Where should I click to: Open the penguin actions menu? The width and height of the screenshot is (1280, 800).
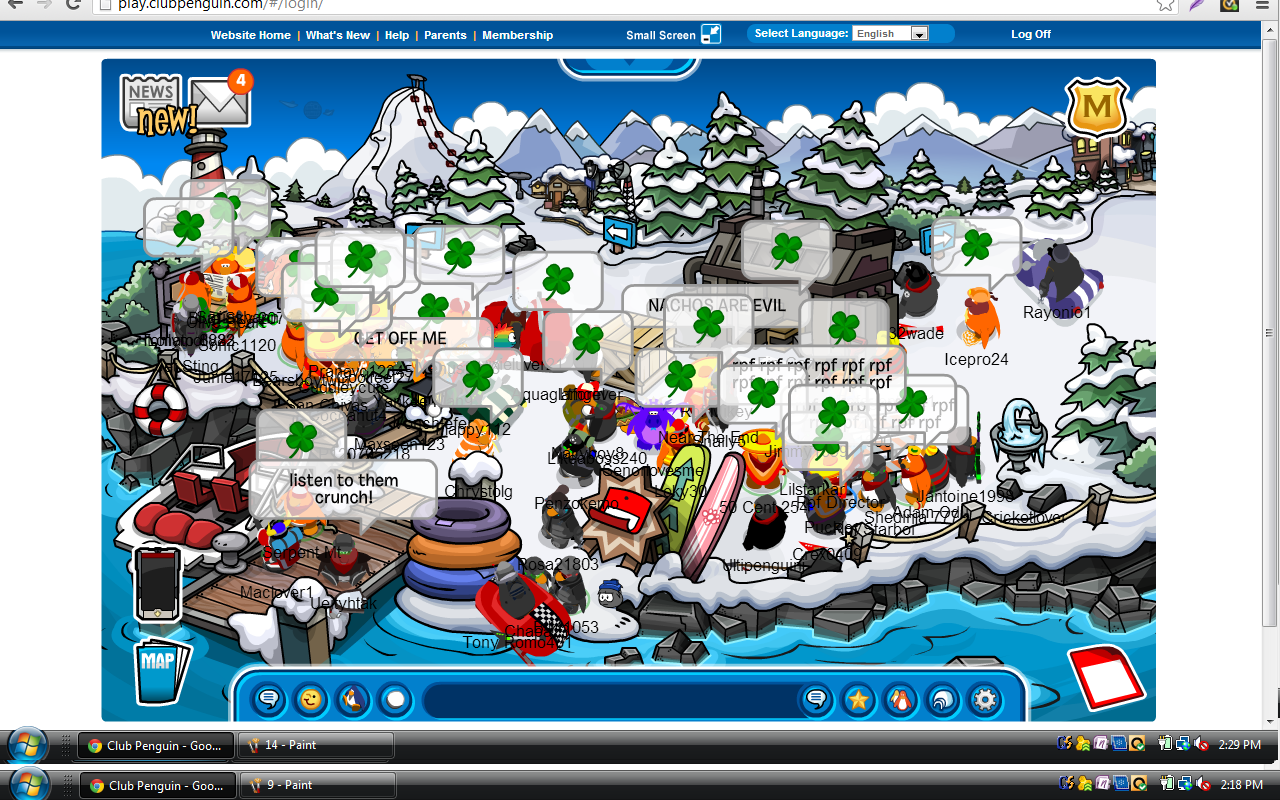(x=353, y=700)
